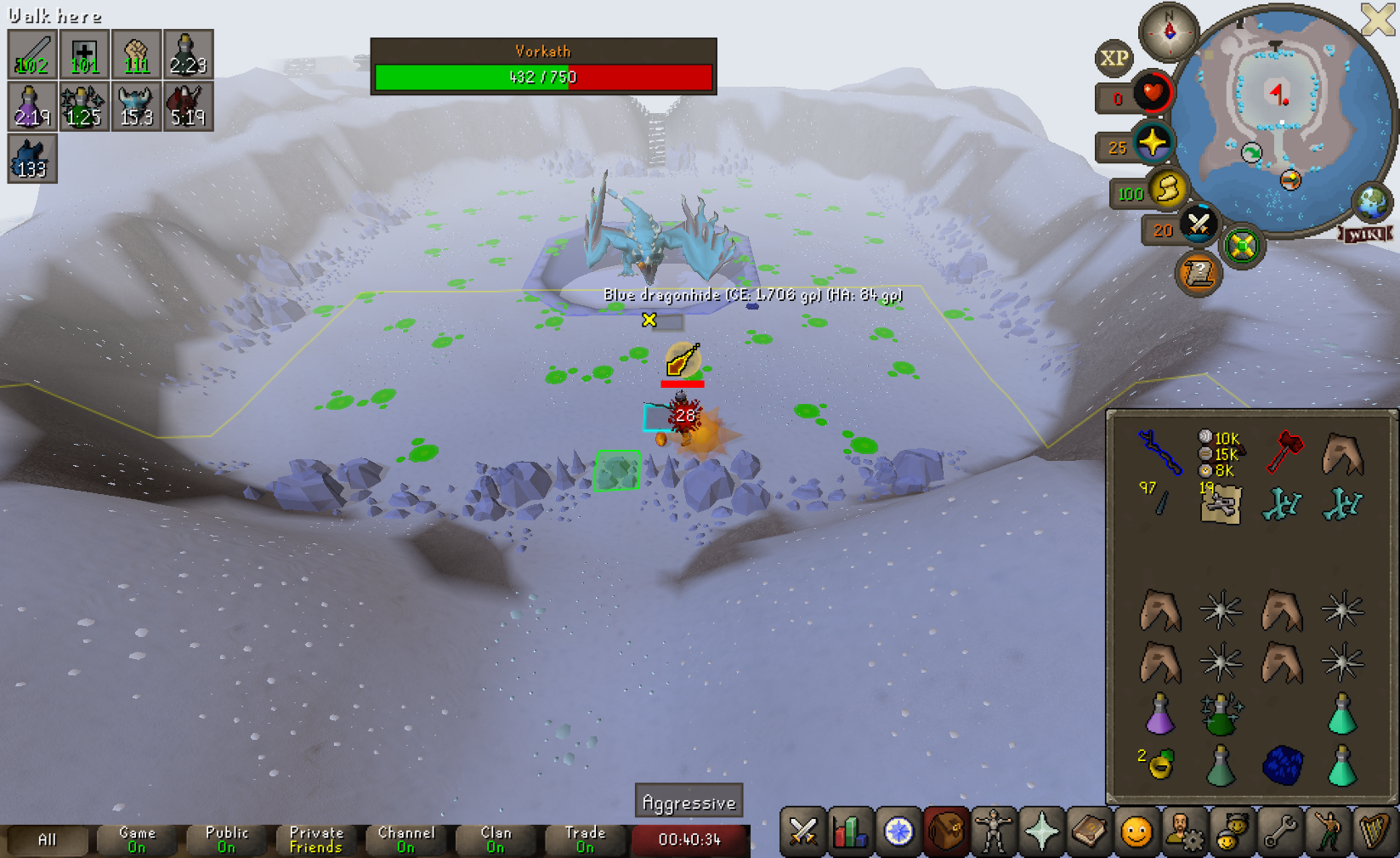
Task: Select the All chat tab
Action: [x=48, y=839]
